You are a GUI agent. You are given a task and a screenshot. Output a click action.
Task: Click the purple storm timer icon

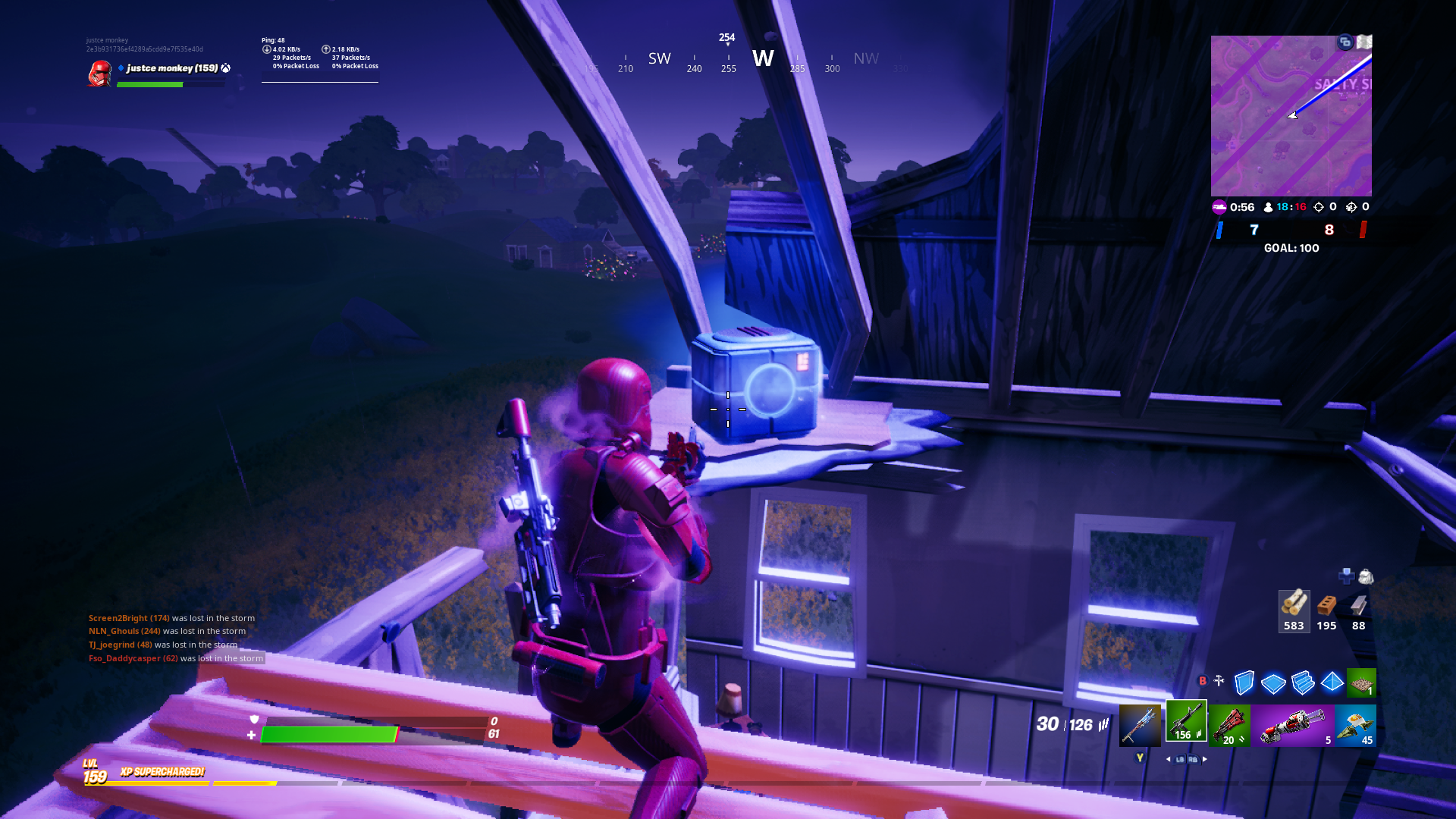coord(1218,207)
